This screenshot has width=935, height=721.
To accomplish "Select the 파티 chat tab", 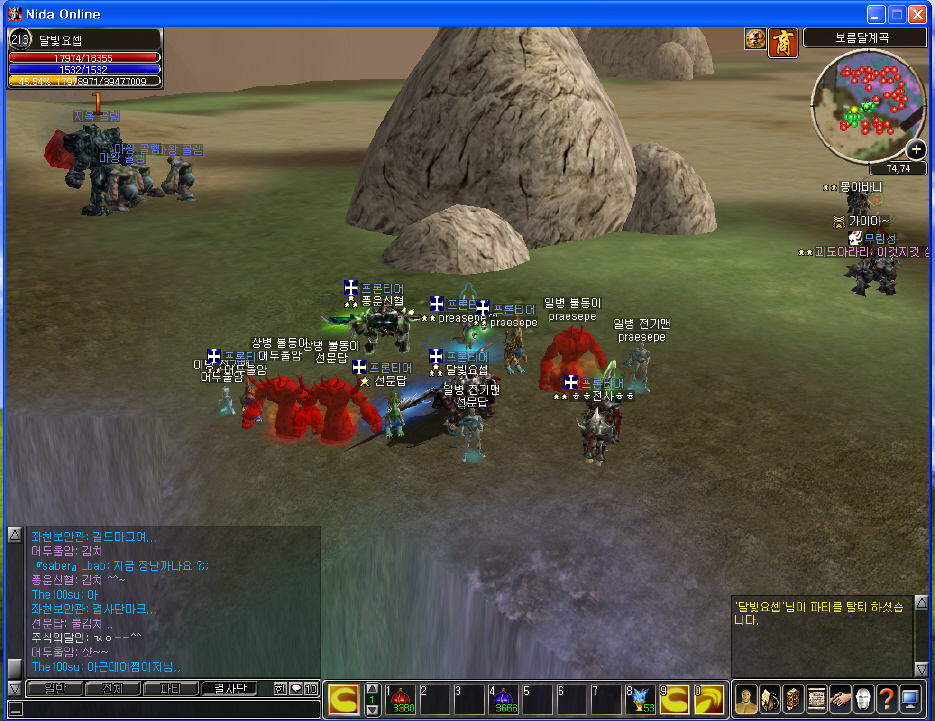I will [170, 689].
